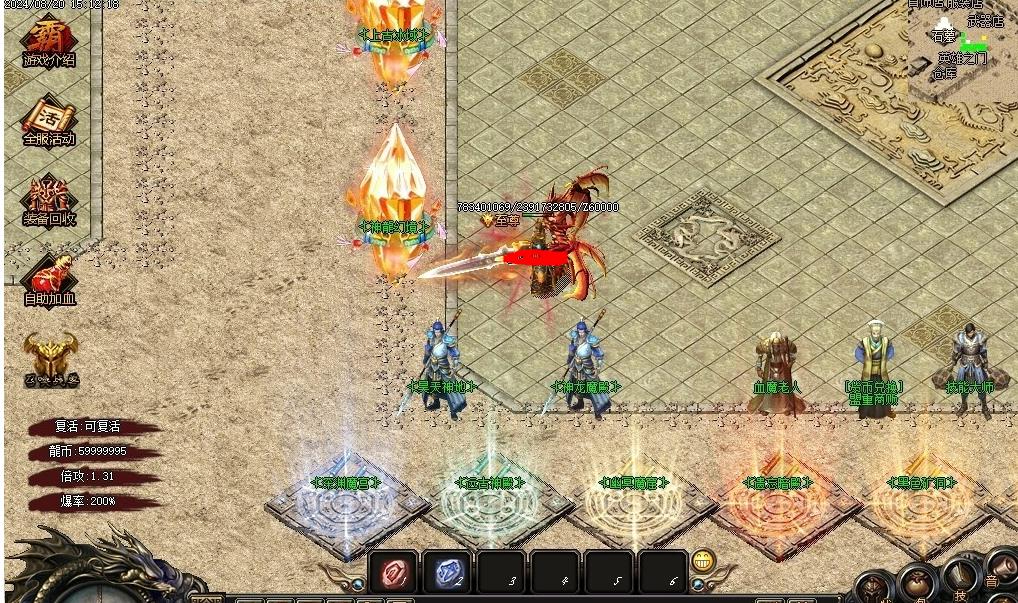Use the blue crystal in hotbar slot 2
This screenshot has width=1018, height=603.
[x=446, y=573]
